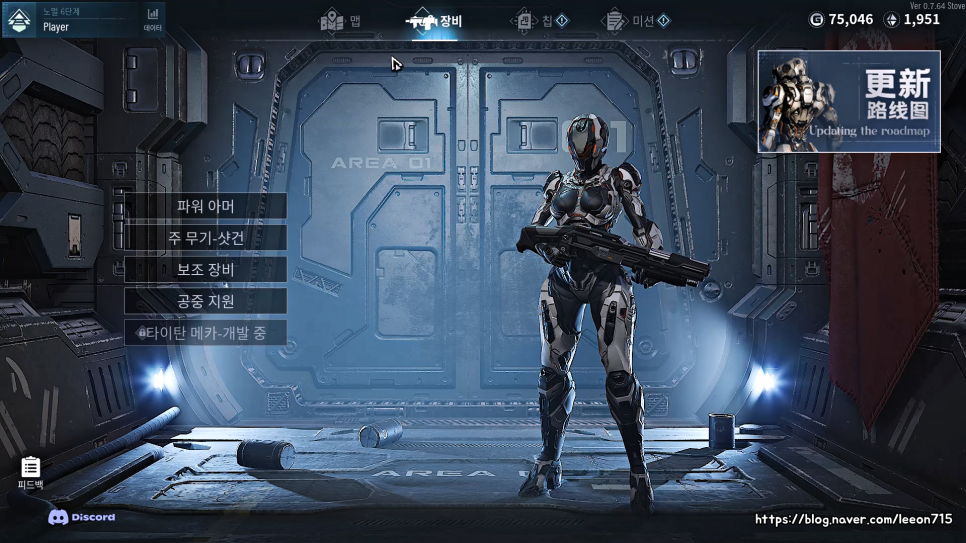This screenshot has height=543, width=966.
Task: Select the 장비 (Equipment) tab
Action: click(x=436, y=21)
